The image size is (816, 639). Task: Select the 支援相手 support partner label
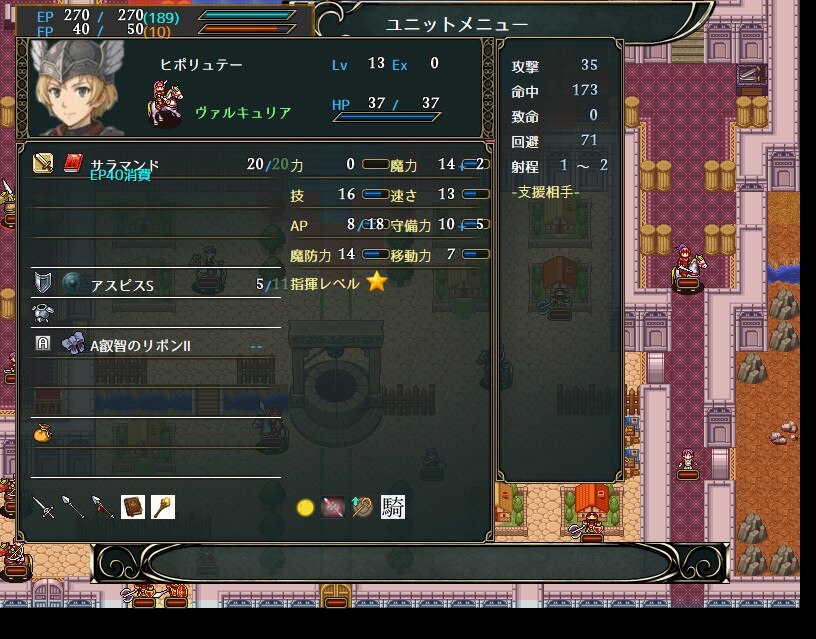545,191
